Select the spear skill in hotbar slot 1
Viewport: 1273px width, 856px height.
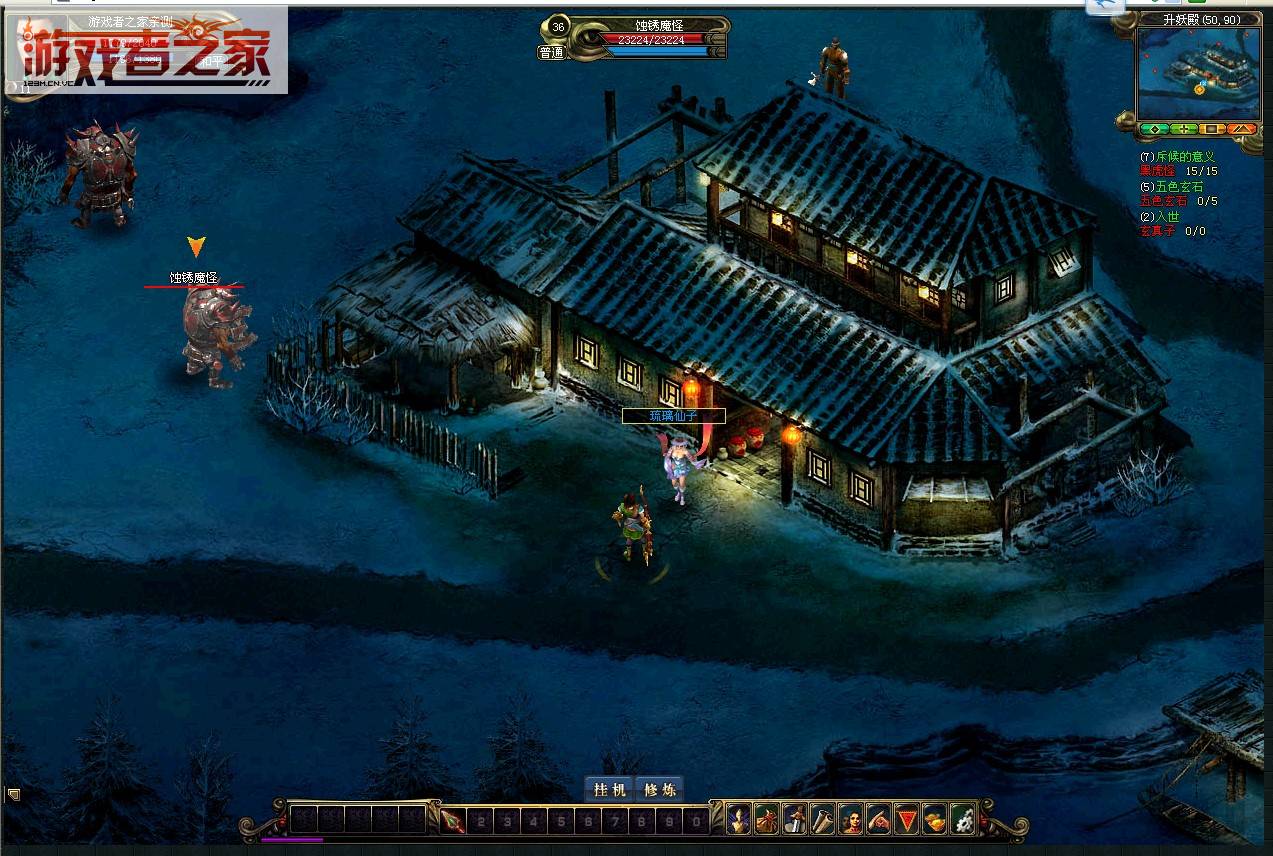click(453, 821)
